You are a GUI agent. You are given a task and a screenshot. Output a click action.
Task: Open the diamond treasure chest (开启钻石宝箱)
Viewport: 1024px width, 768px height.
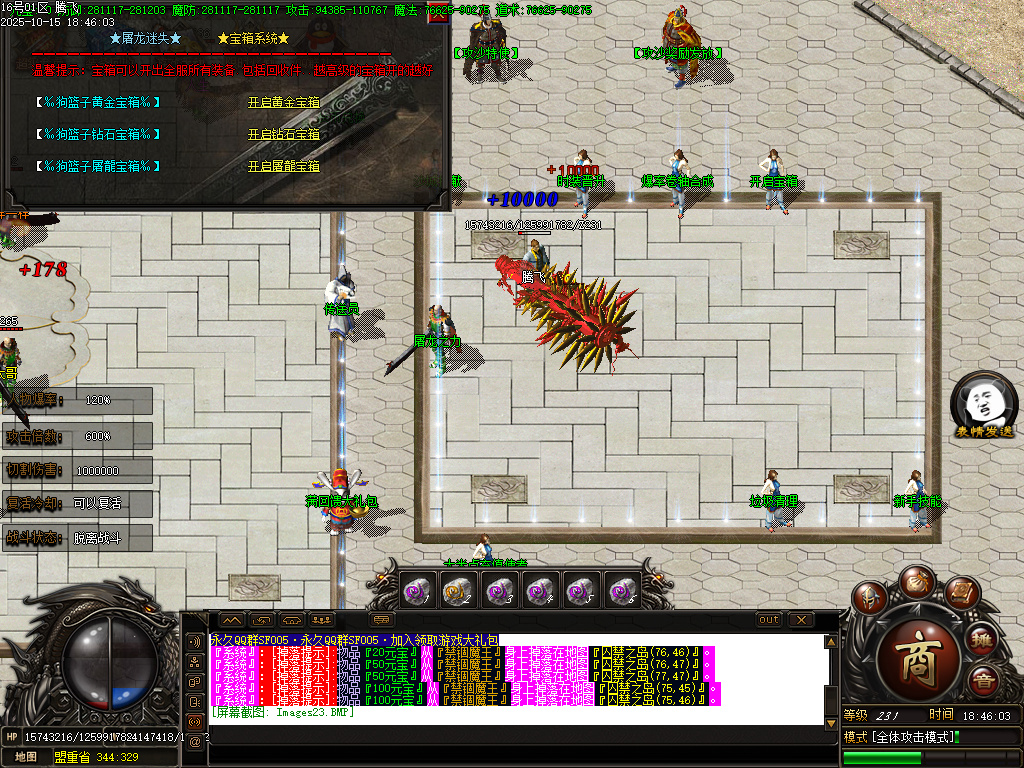pyautogui.click(x=283, y=134)
